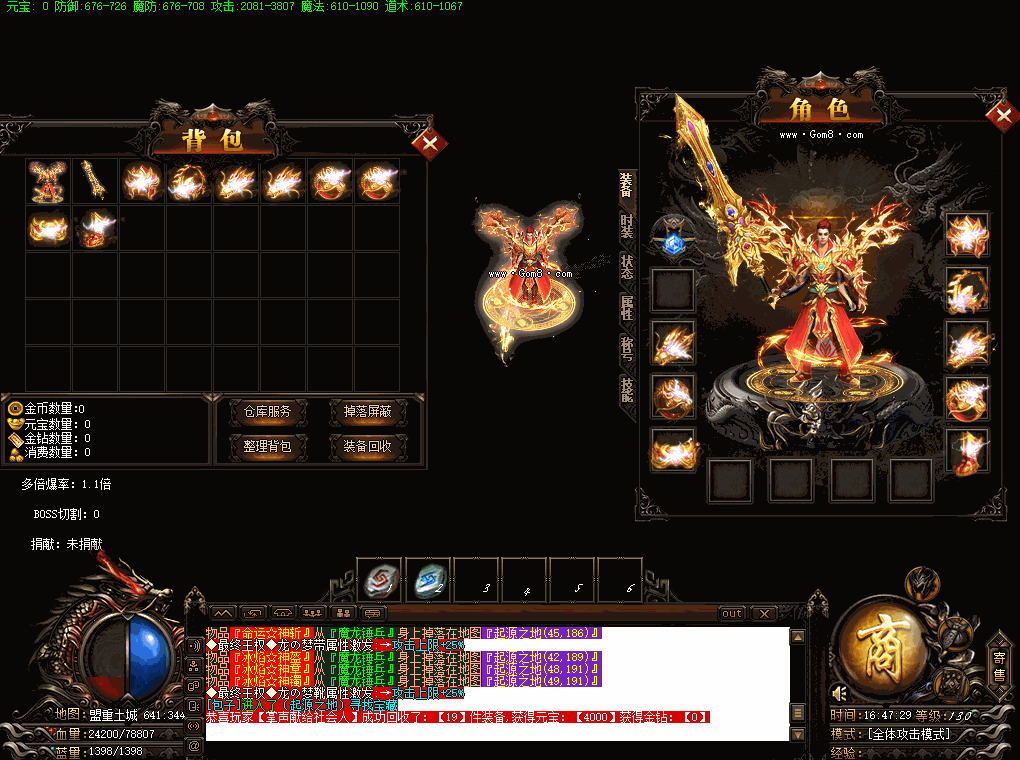The height and width of the screenshot is (760, 1020).
Task: Click the chat window's out button
Action: click(x=732, y=613)
